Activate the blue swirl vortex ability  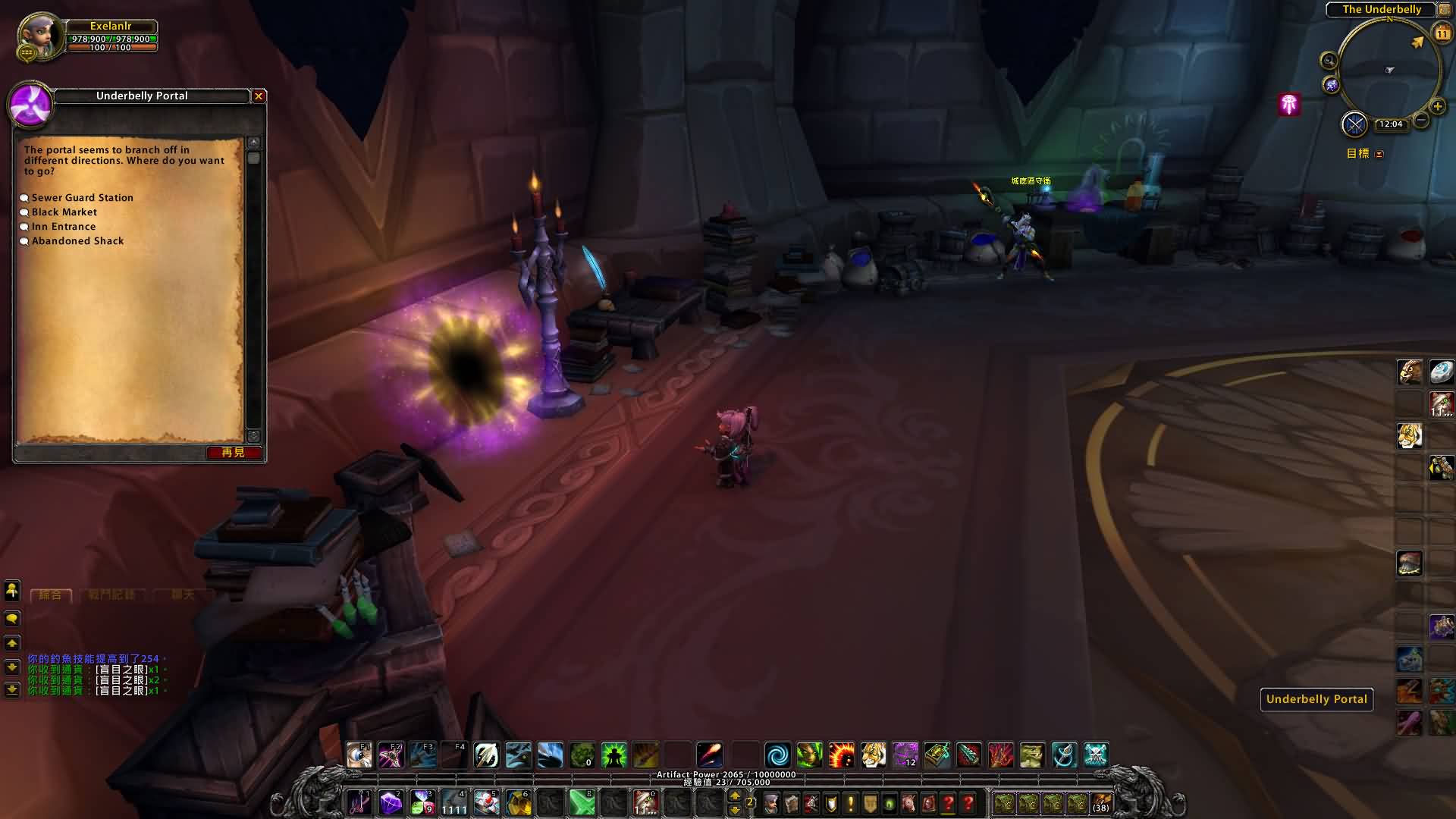tap(777, 755)
